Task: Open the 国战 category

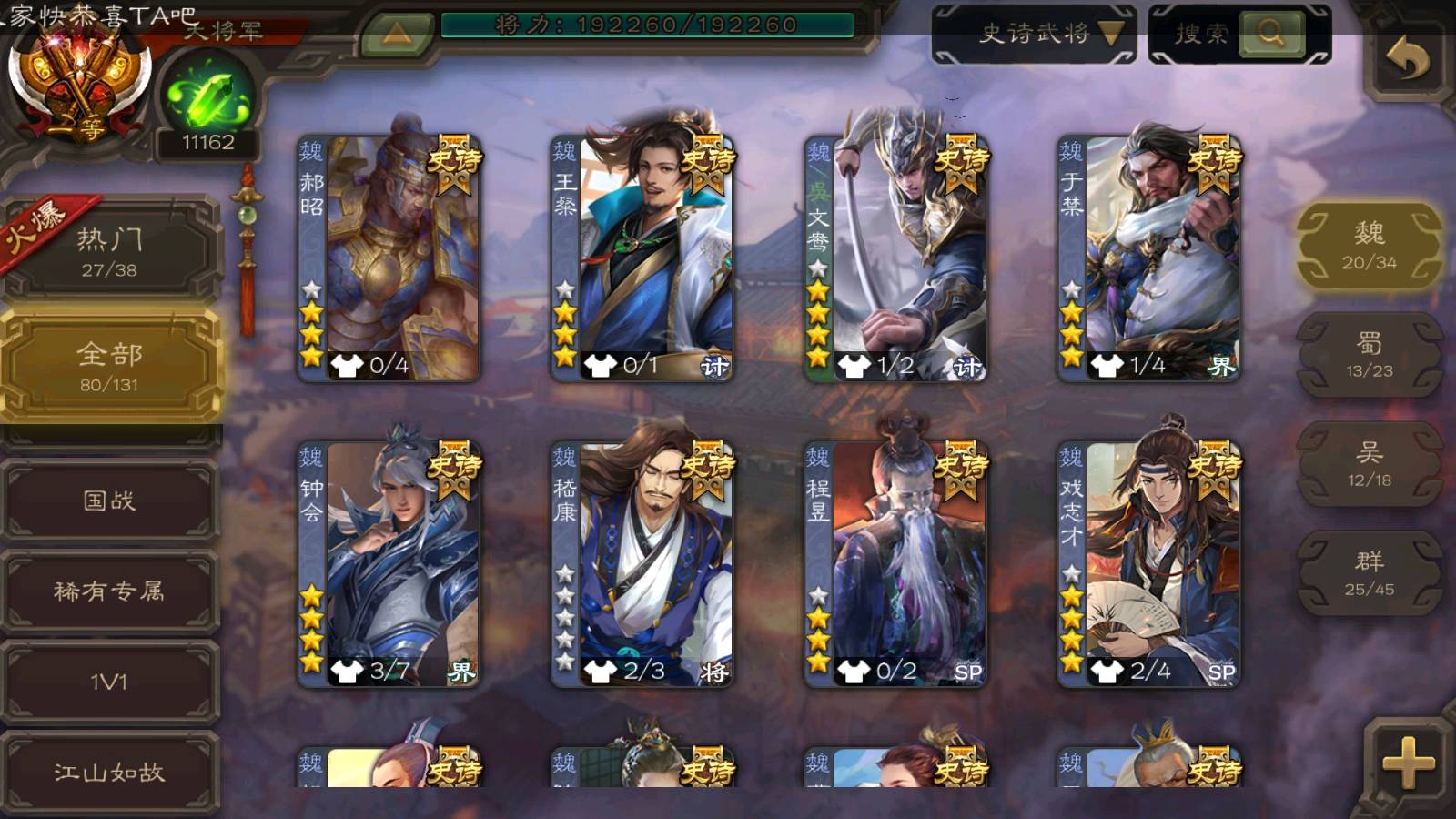Action: pos(109,500)
